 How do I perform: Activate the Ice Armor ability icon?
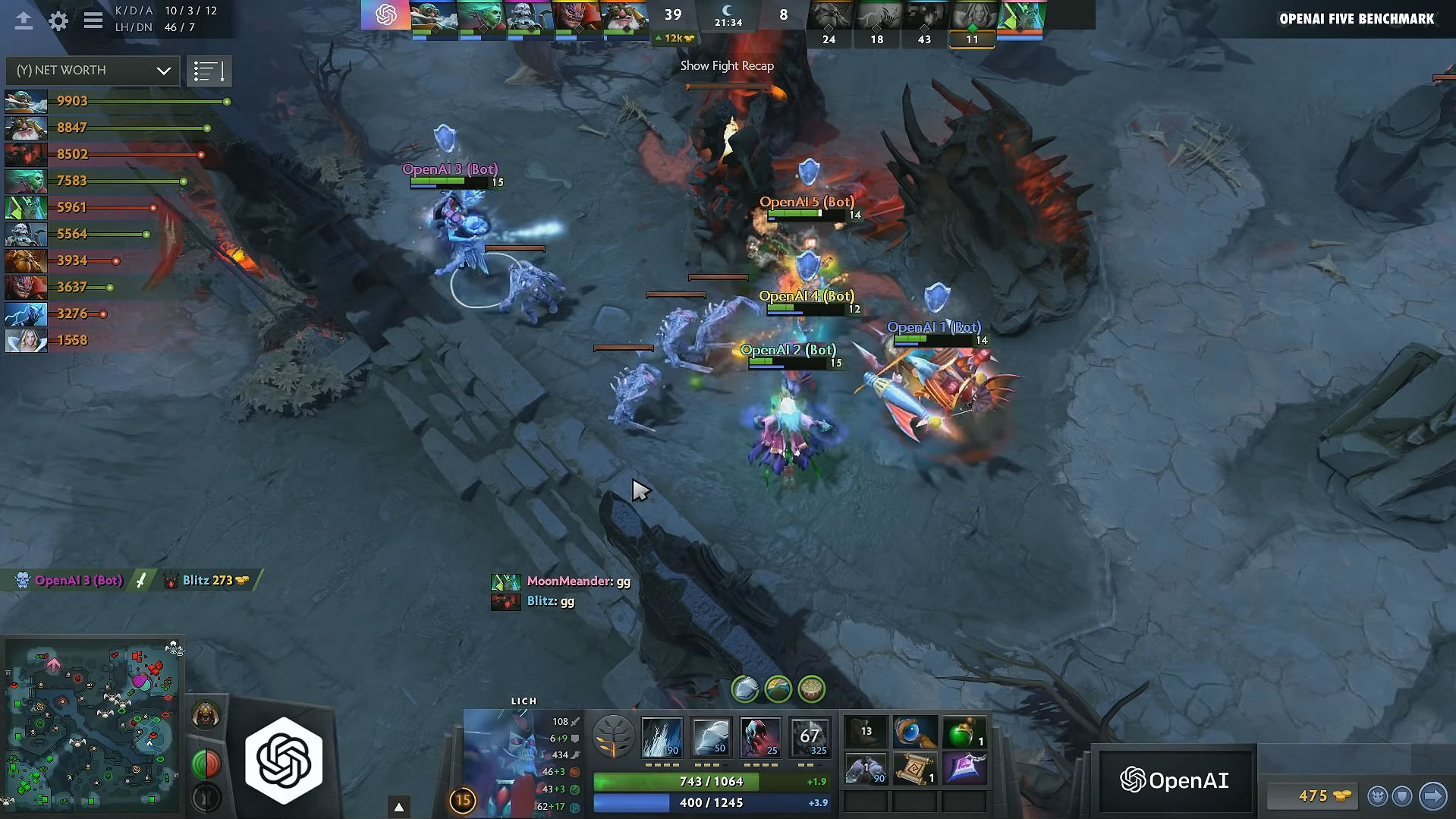(711, 737)
